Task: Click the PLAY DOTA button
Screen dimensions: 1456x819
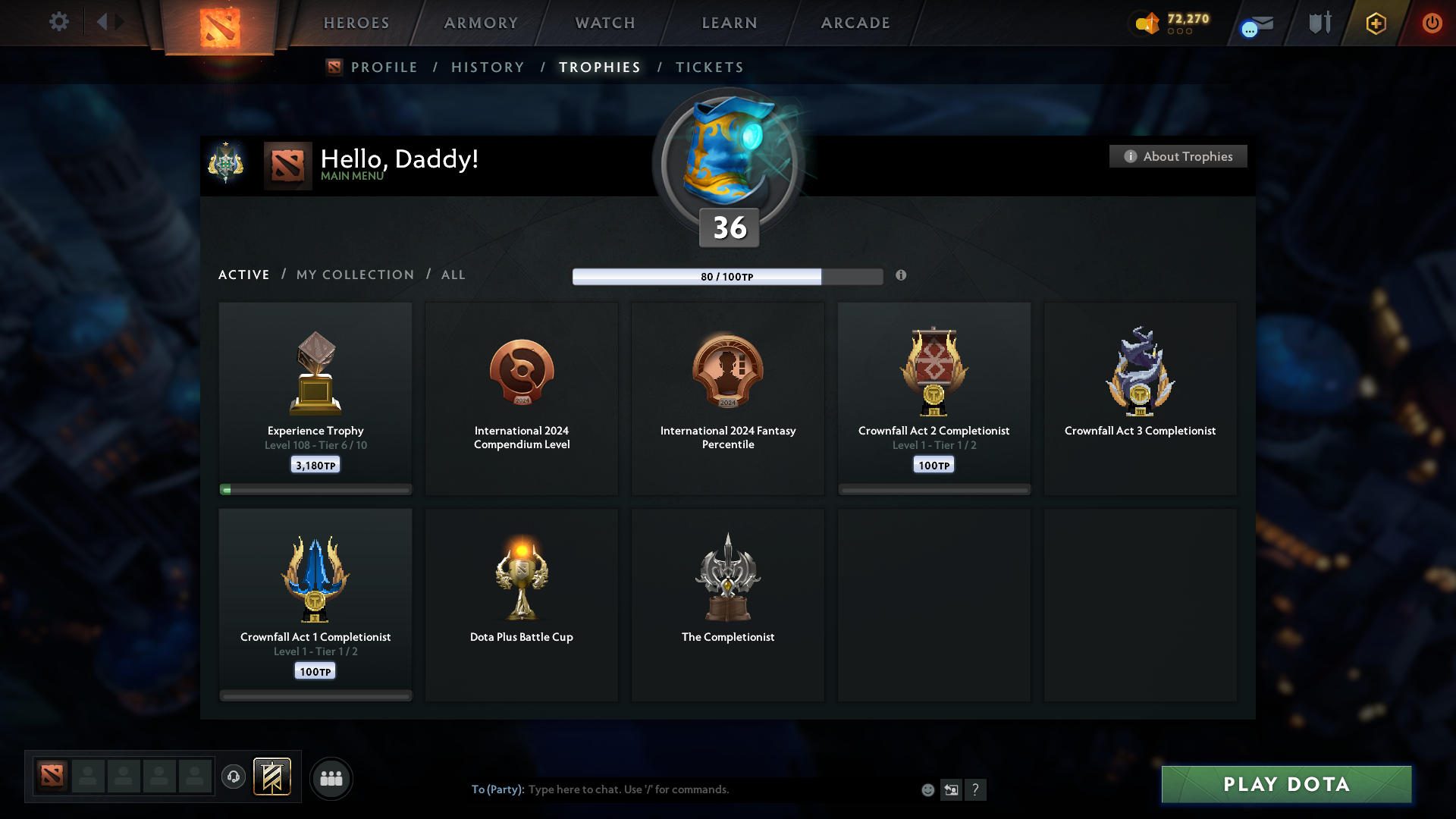Action: 1286,784
